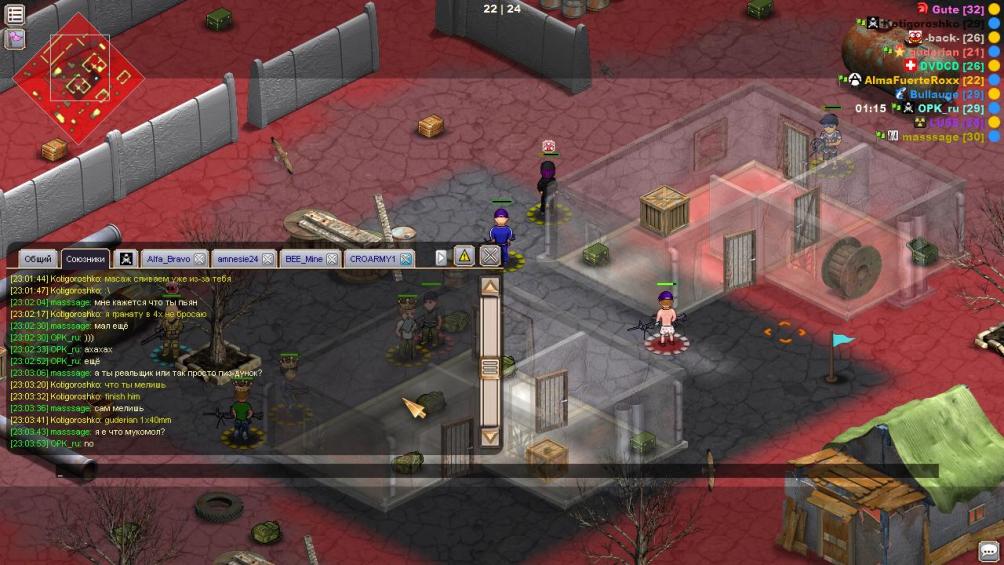The image size is (1004, 565).
Task: Click the chat scrollbar up arrow
Action: 490,287
